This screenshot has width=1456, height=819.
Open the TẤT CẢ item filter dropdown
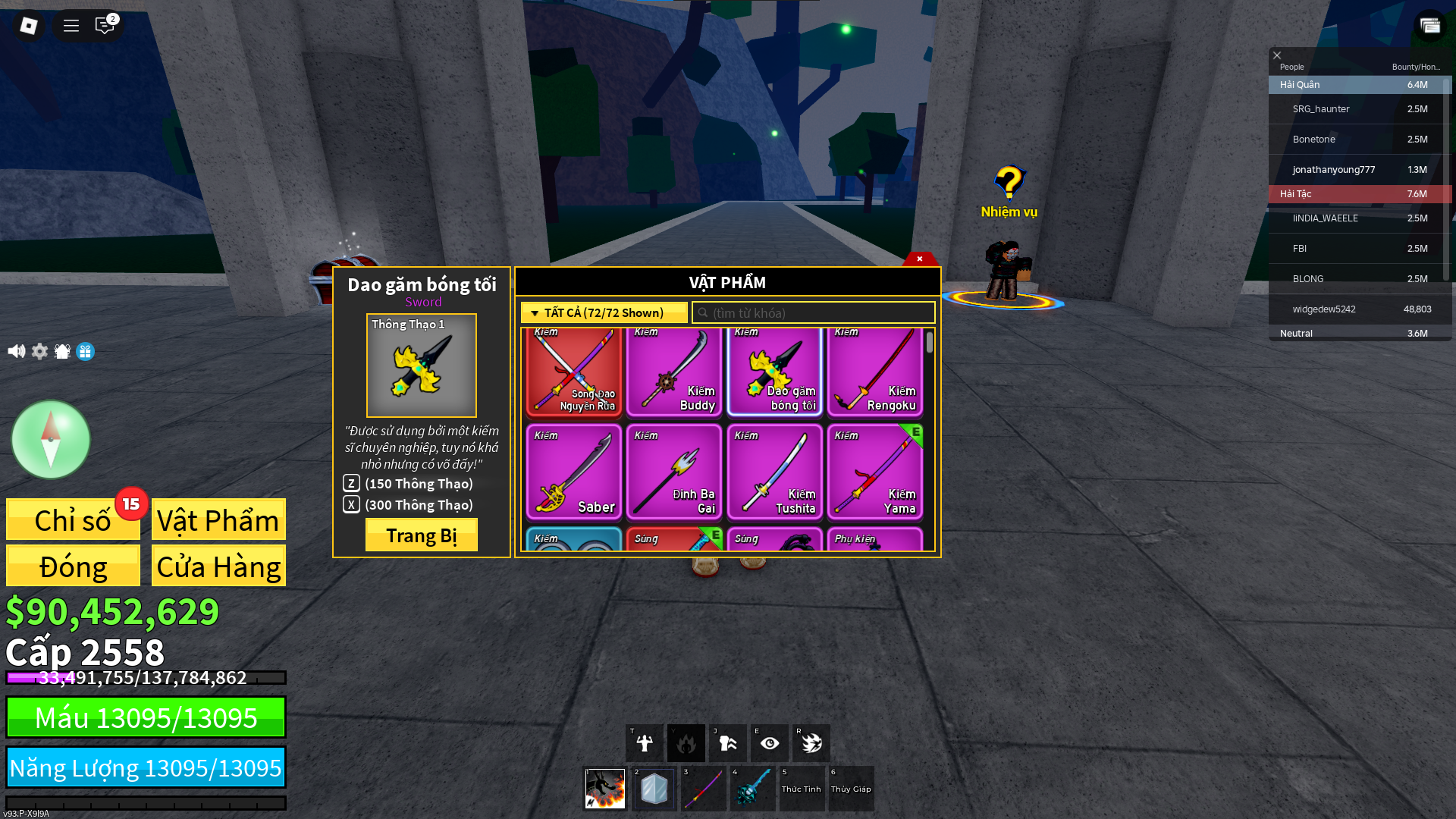point(604,312)
